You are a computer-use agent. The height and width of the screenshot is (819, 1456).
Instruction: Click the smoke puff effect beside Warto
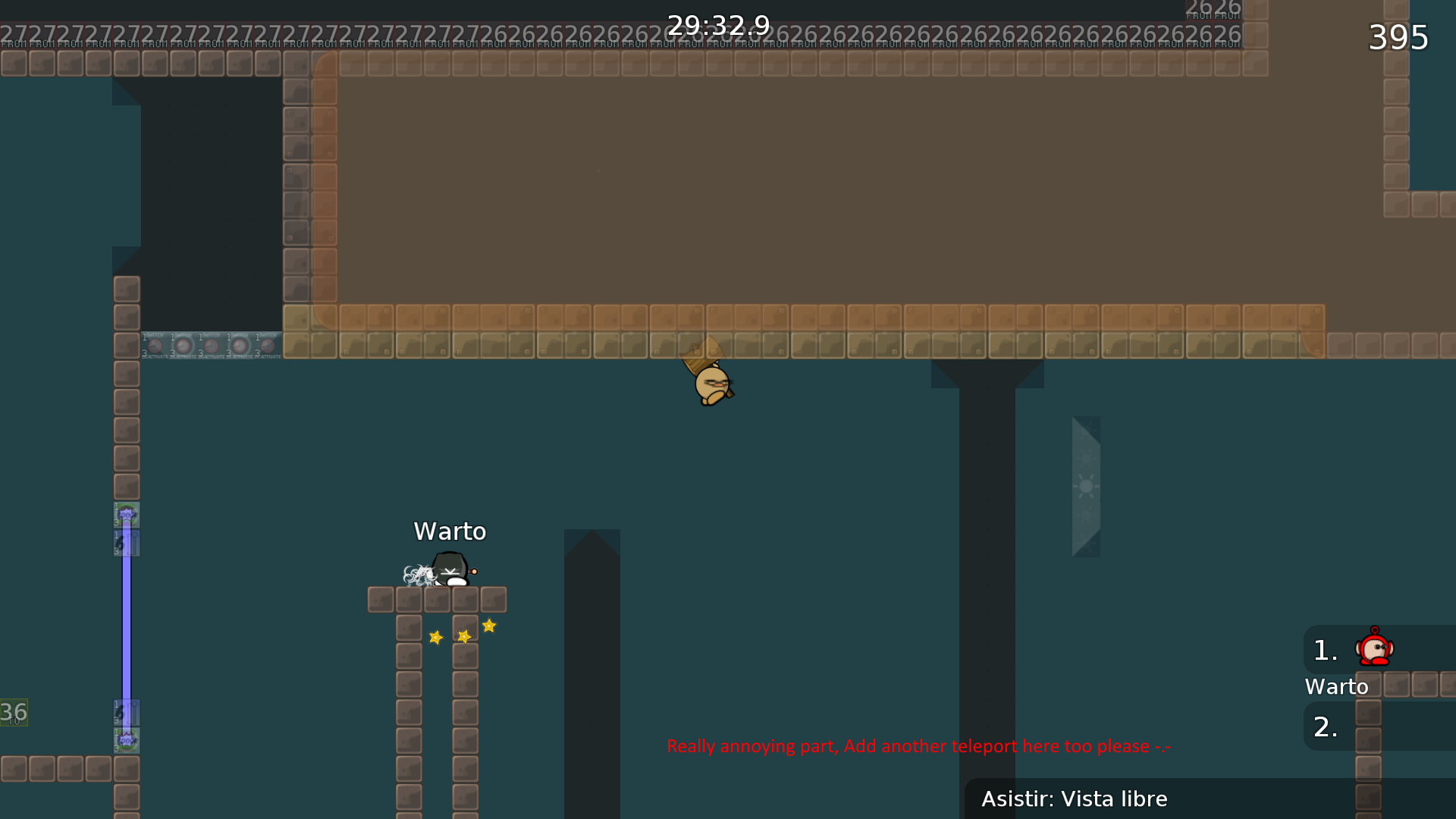click(418, 575)
